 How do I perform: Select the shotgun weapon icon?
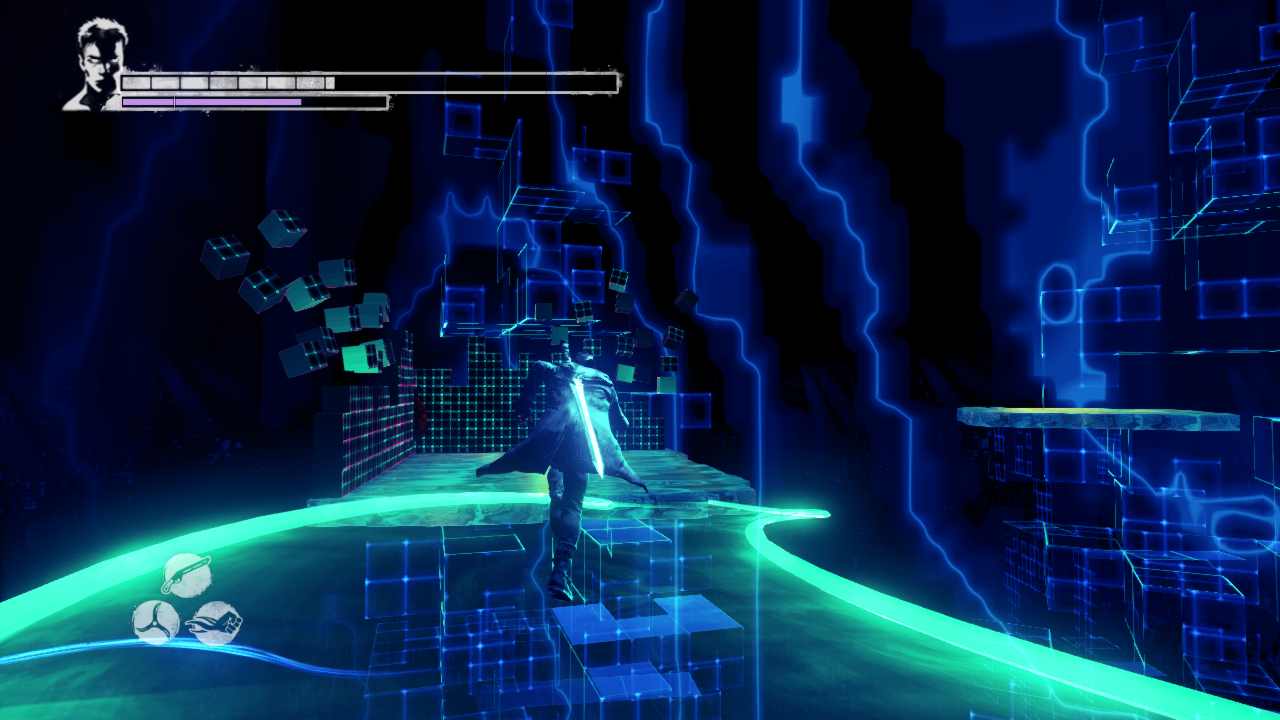pos(186,574)
